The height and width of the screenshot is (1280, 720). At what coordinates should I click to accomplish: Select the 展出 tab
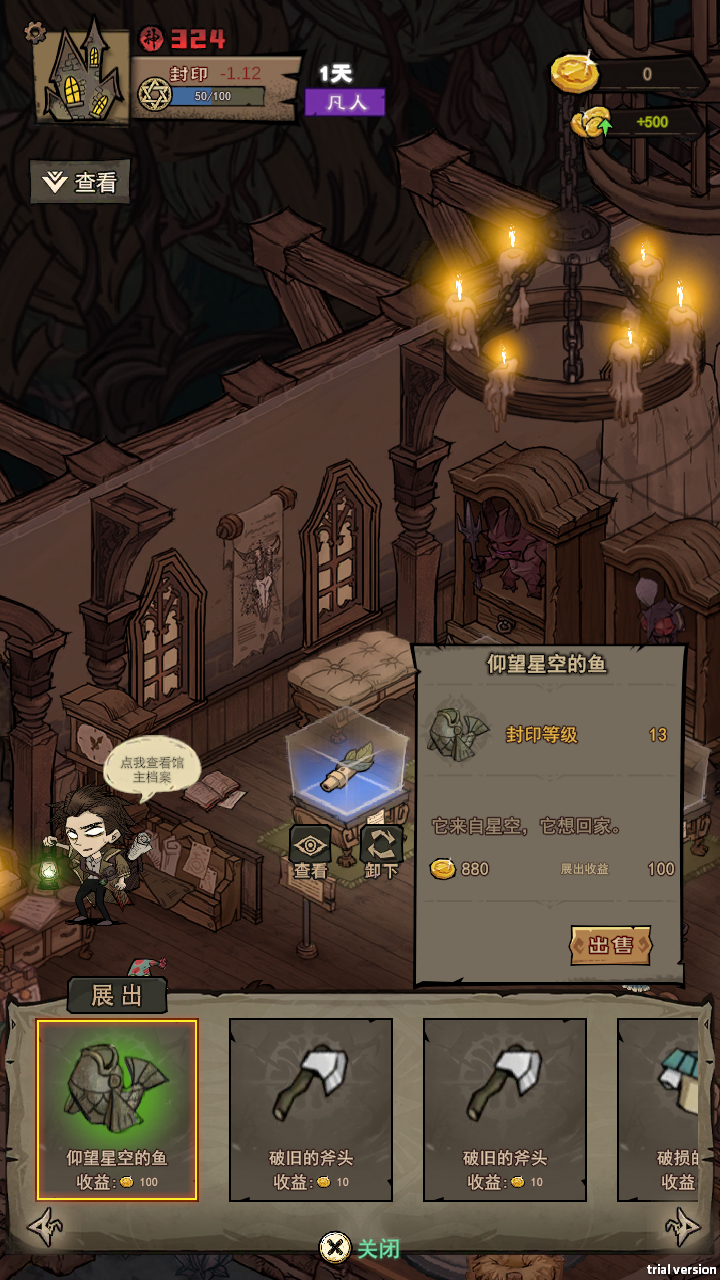[117, 995]
